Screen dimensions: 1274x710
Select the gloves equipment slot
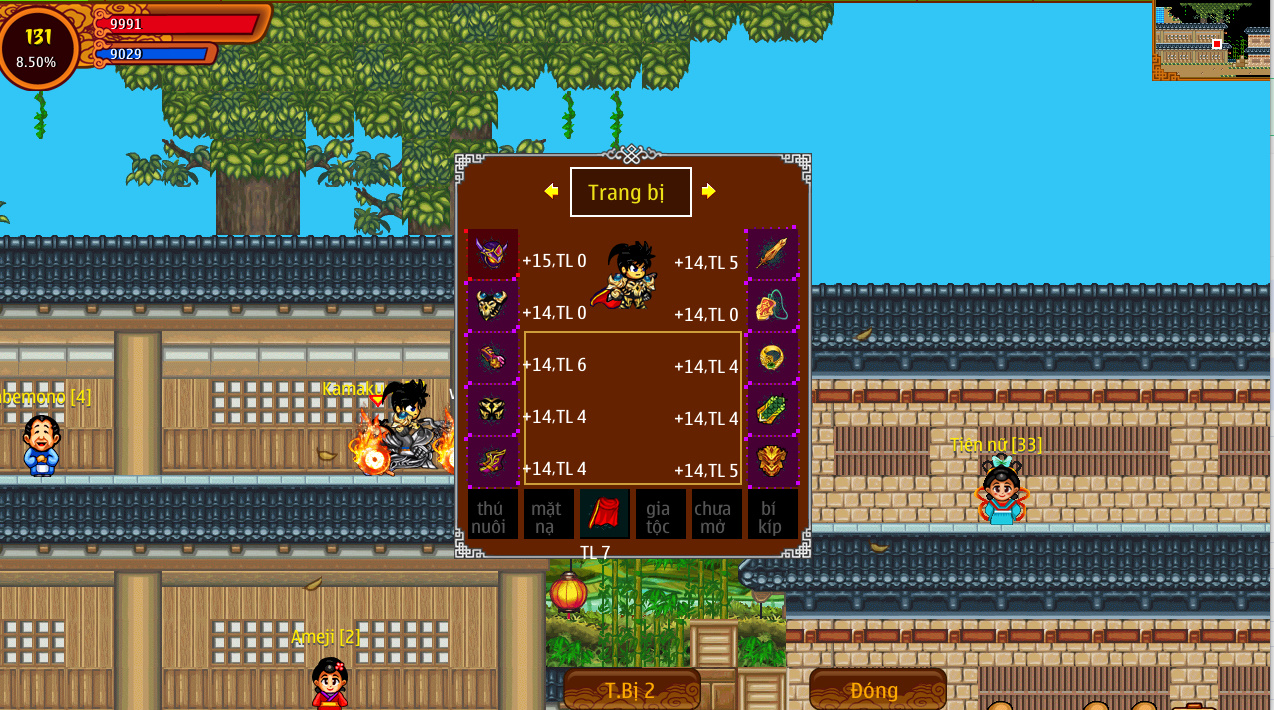click(x=492, y=357)
